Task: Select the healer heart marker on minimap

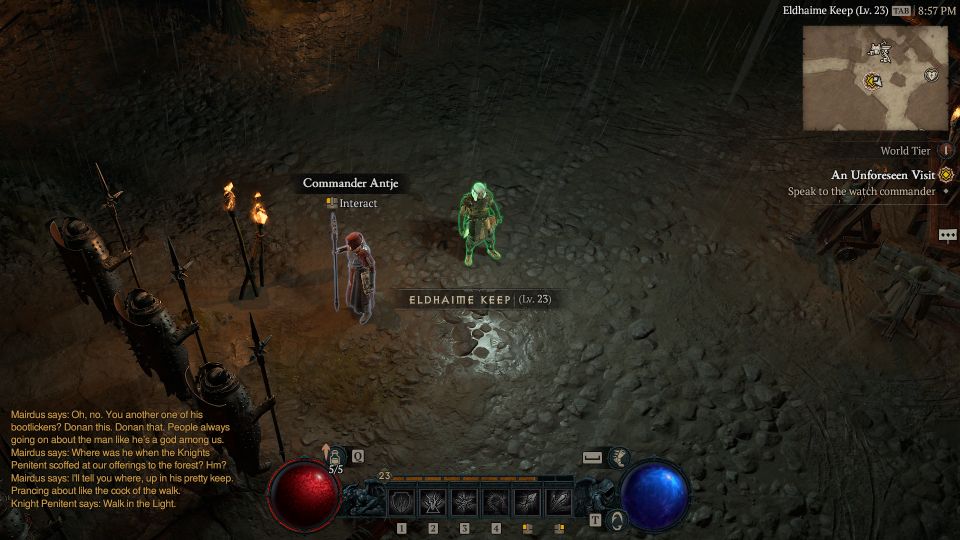Action: pos(931,75)
